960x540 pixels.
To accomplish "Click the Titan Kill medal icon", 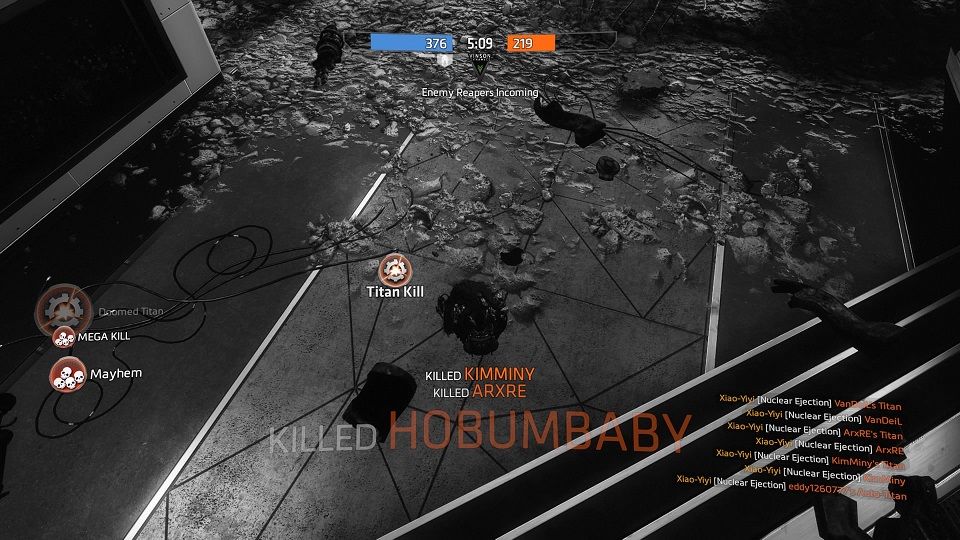I will pyautogui.click(x=394, y=268).
